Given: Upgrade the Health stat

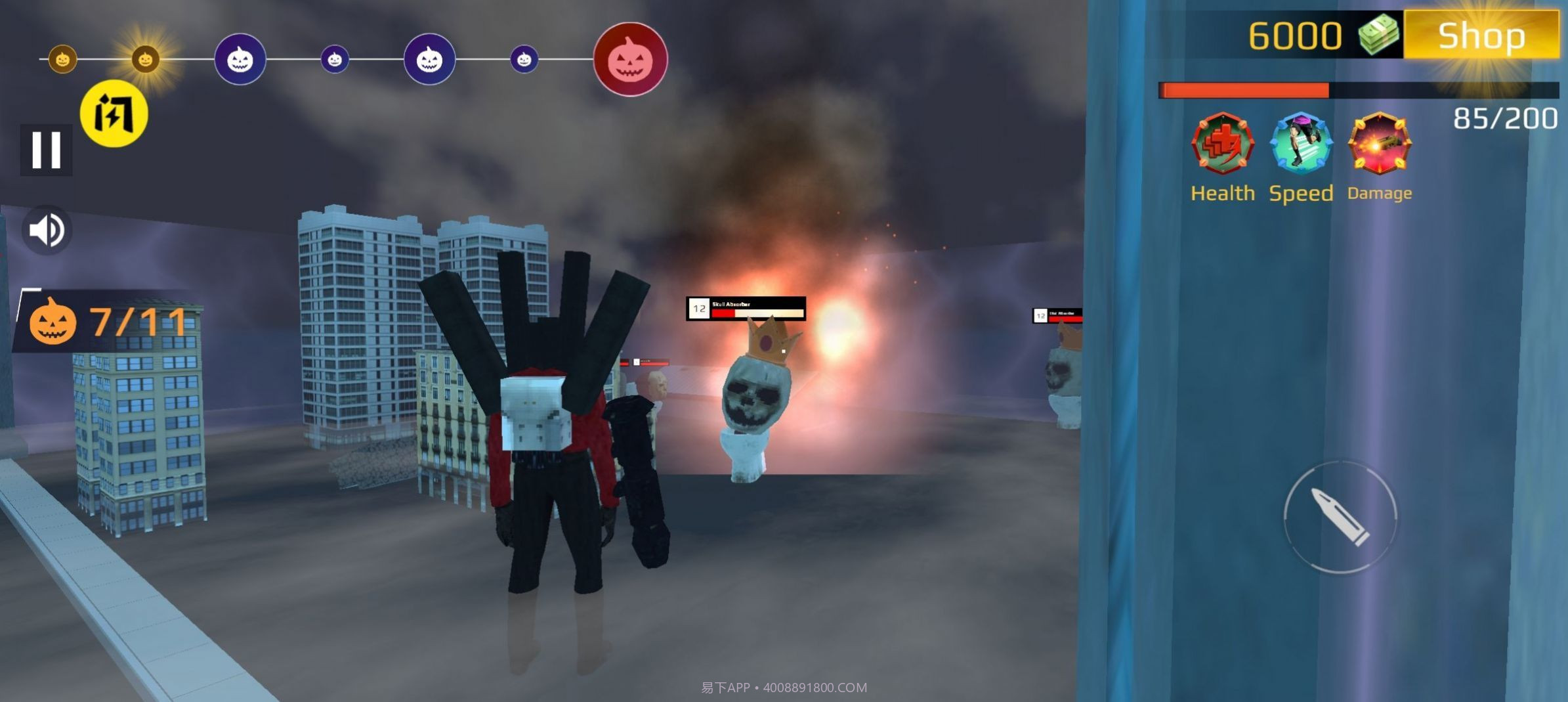Looking at the screenshot, I should (x=1222, y=144).
